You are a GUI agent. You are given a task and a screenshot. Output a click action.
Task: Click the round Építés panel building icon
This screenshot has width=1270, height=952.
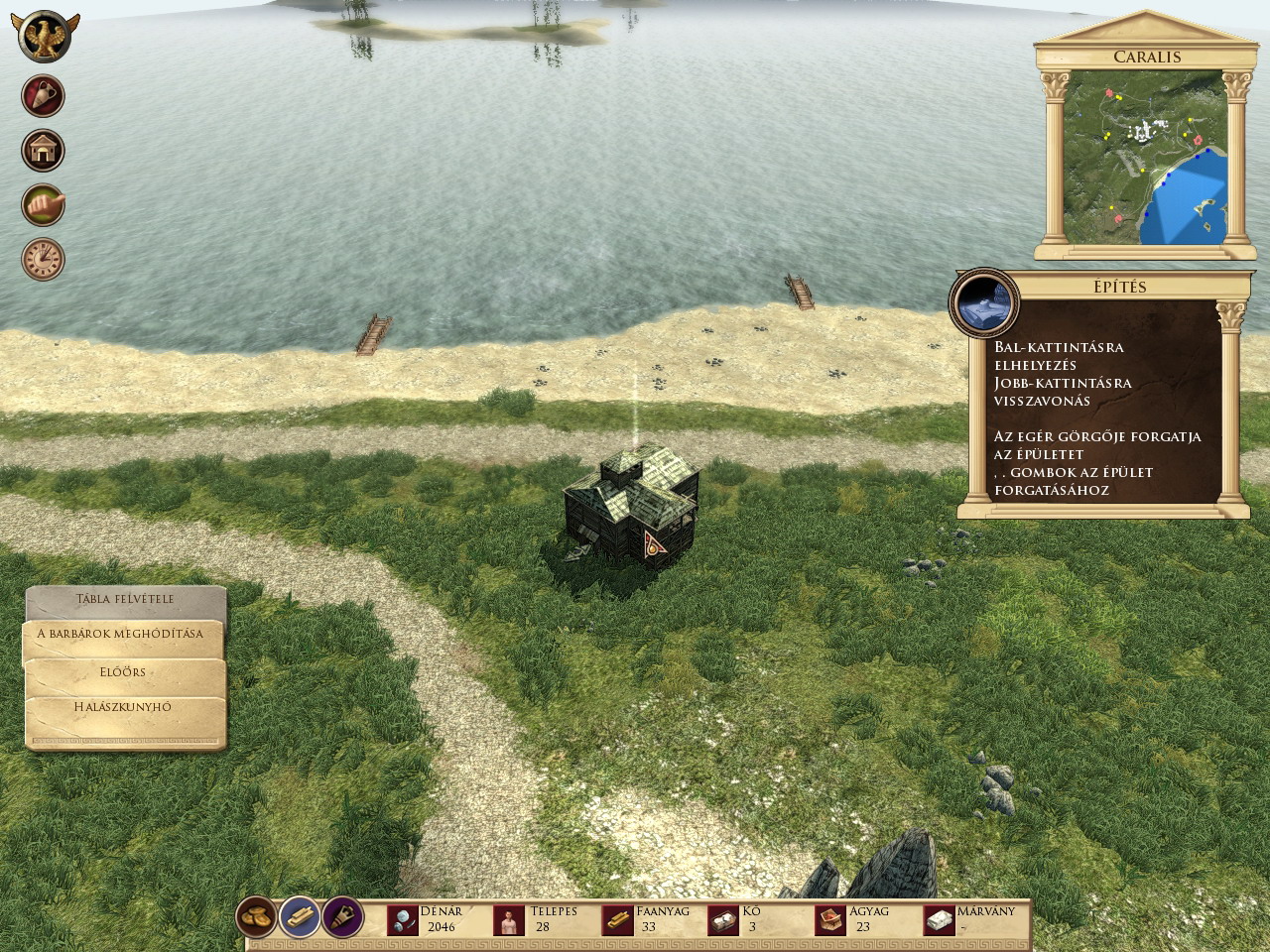coord(983,302)
